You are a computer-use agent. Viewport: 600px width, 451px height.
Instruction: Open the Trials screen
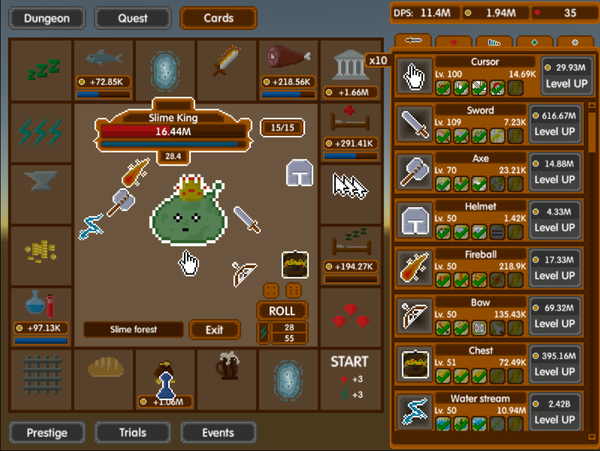click(x=132, y=433)
